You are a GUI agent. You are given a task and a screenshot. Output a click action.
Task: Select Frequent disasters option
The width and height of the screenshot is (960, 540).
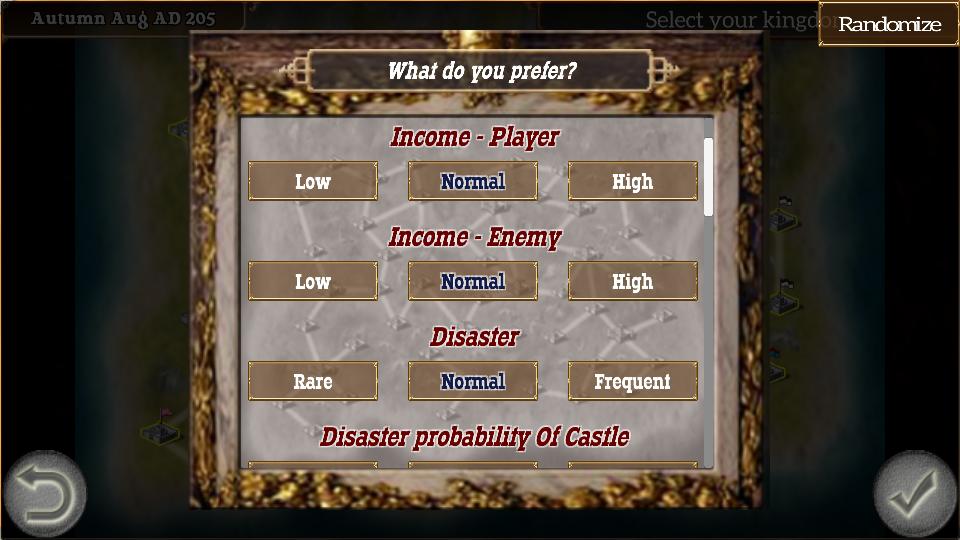[633, 381]
